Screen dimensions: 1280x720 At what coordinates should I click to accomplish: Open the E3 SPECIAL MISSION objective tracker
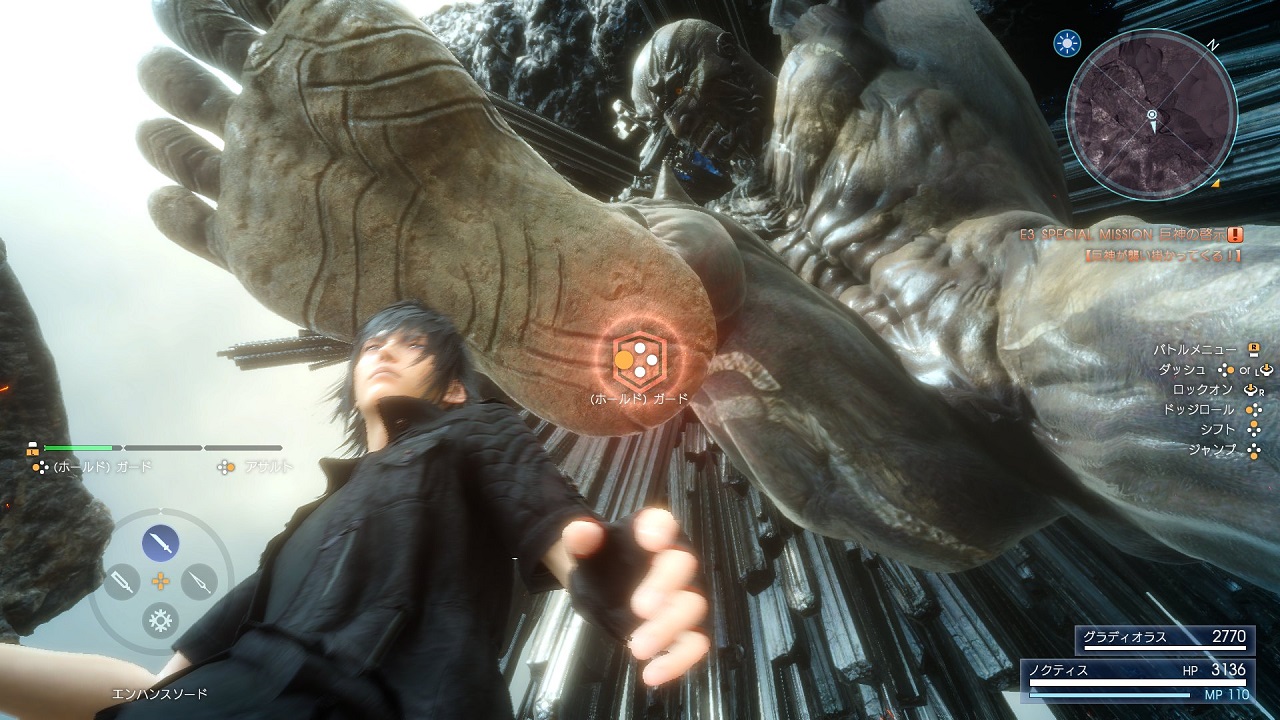click(x=1130, y=235)
